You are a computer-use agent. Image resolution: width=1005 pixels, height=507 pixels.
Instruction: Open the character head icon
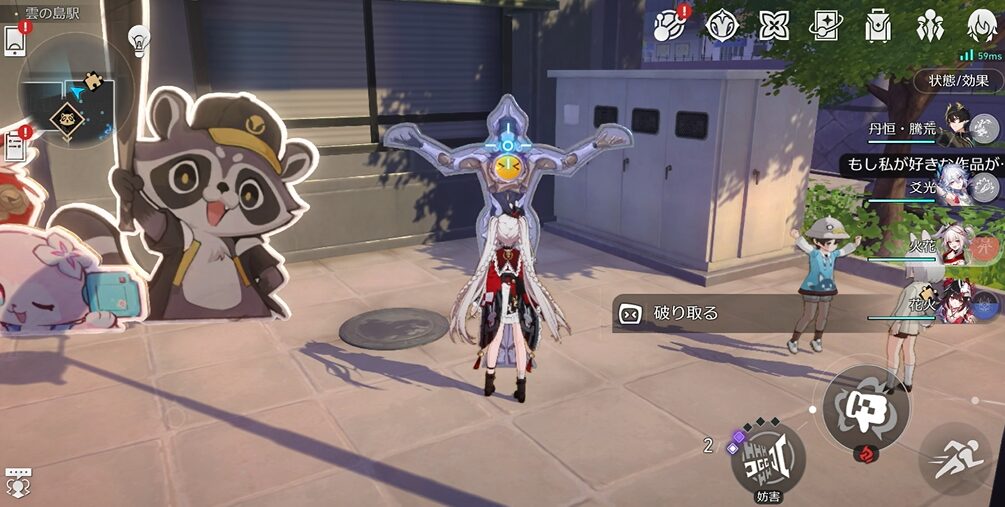pos(982,25)
